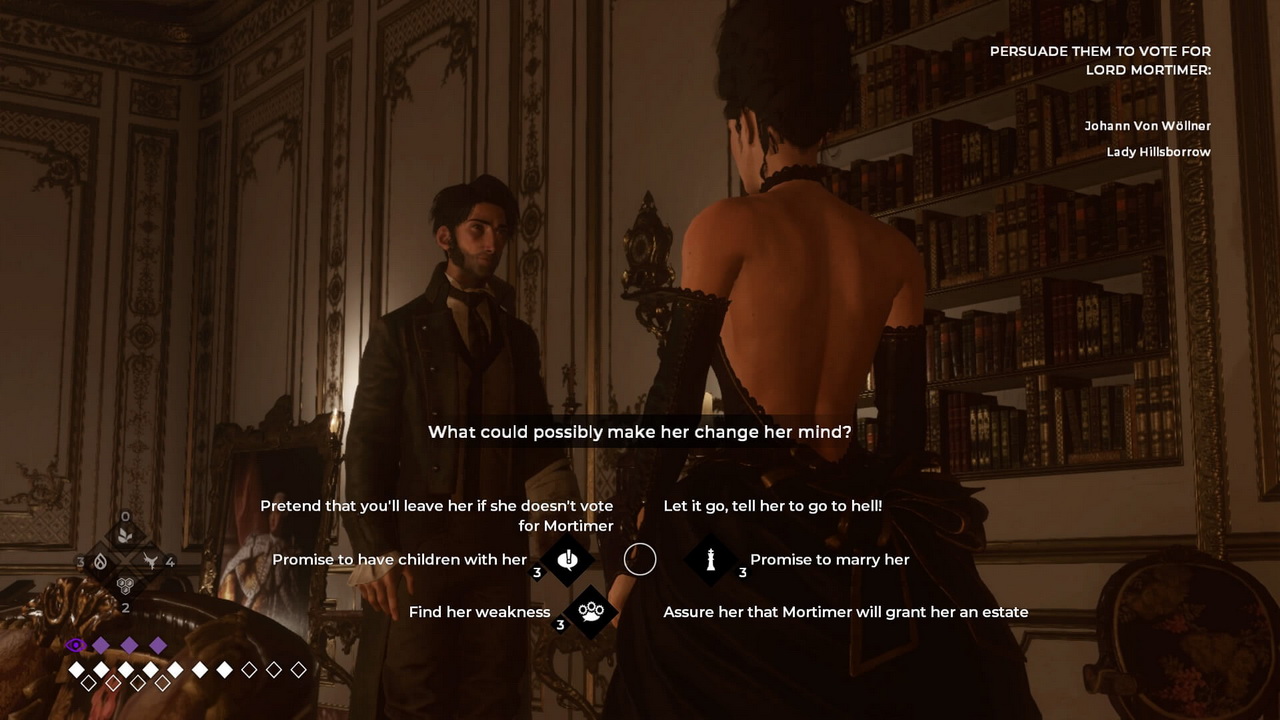This screenshot has width=1280, height=720.
Task: Select Lady Hillsborrow in the objective list
Action: [1158, 152]
